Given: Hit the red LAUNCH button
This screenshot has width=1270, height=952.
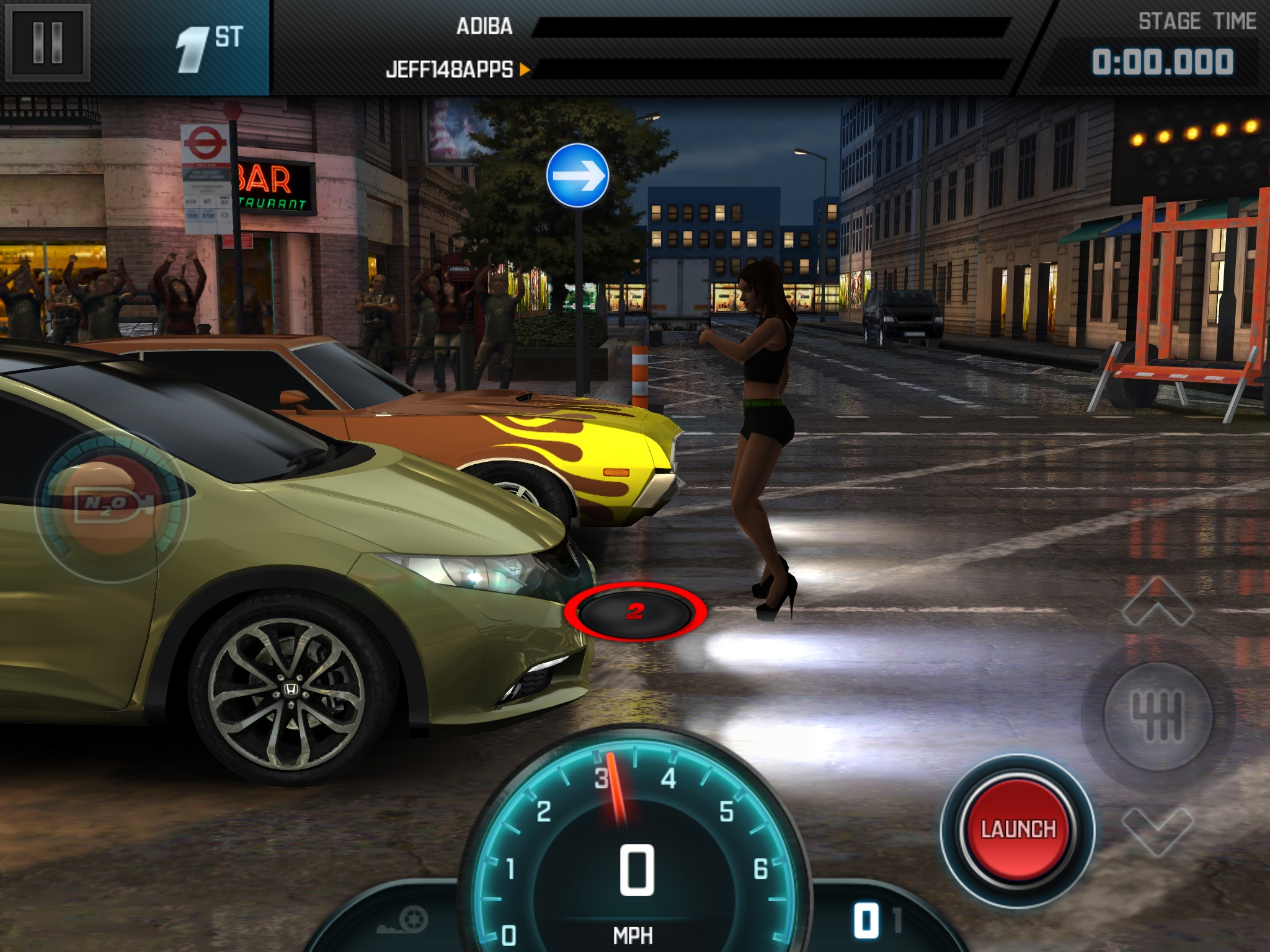Looking at the screenshot, I should click(x=1018, y=829).
